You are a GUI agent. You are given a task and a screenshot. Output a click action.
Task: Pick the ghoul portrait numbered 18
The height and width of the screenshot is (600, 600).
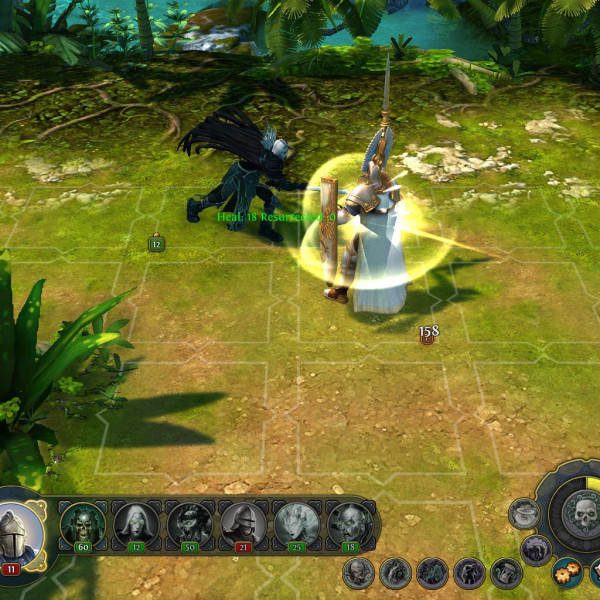point(349,523)
